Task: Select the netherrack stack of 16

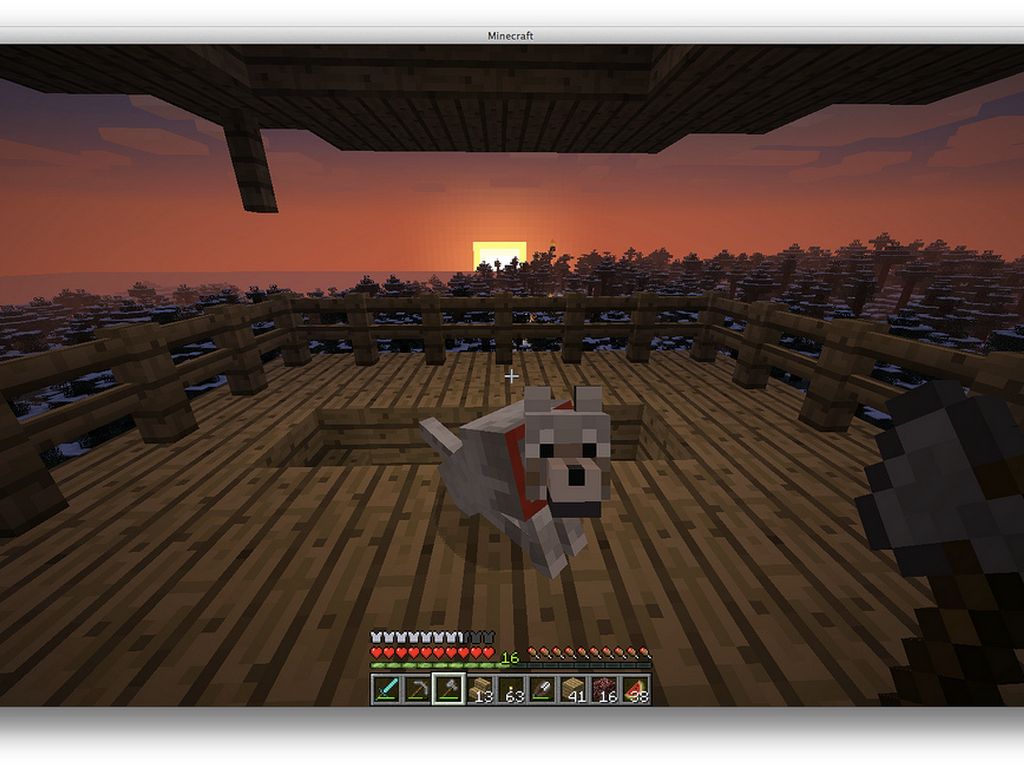Action: [604, 689]
